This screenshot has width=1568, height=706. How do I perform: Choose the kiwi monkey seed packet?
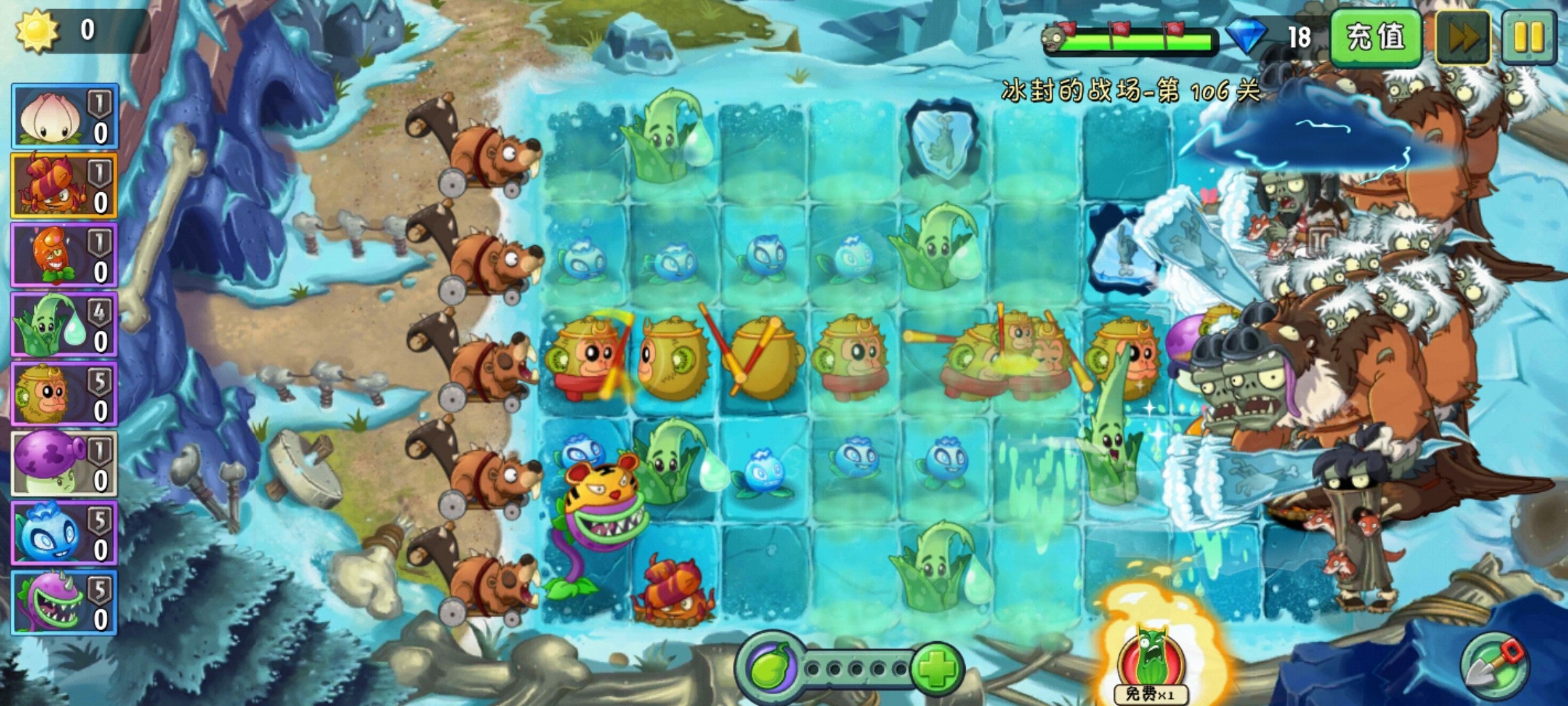[x=63, y=394]
